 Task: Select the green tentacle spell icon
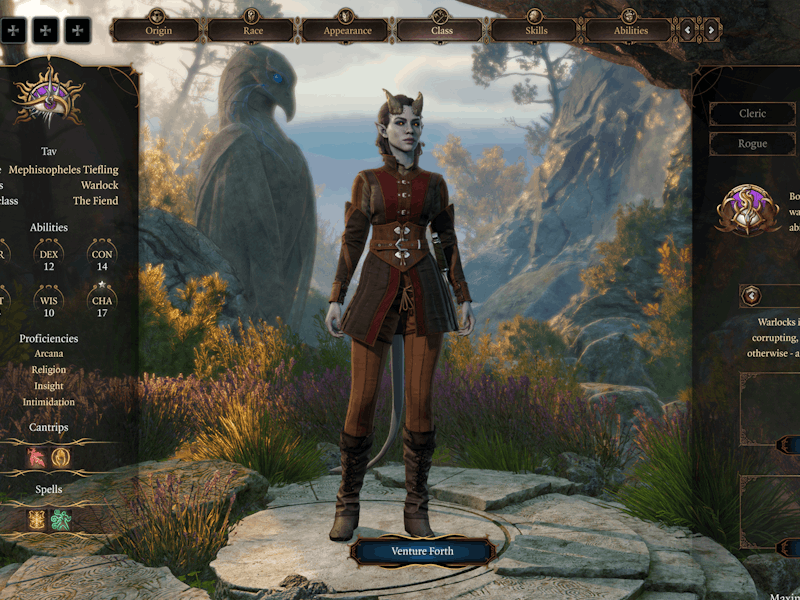[61, 520]
